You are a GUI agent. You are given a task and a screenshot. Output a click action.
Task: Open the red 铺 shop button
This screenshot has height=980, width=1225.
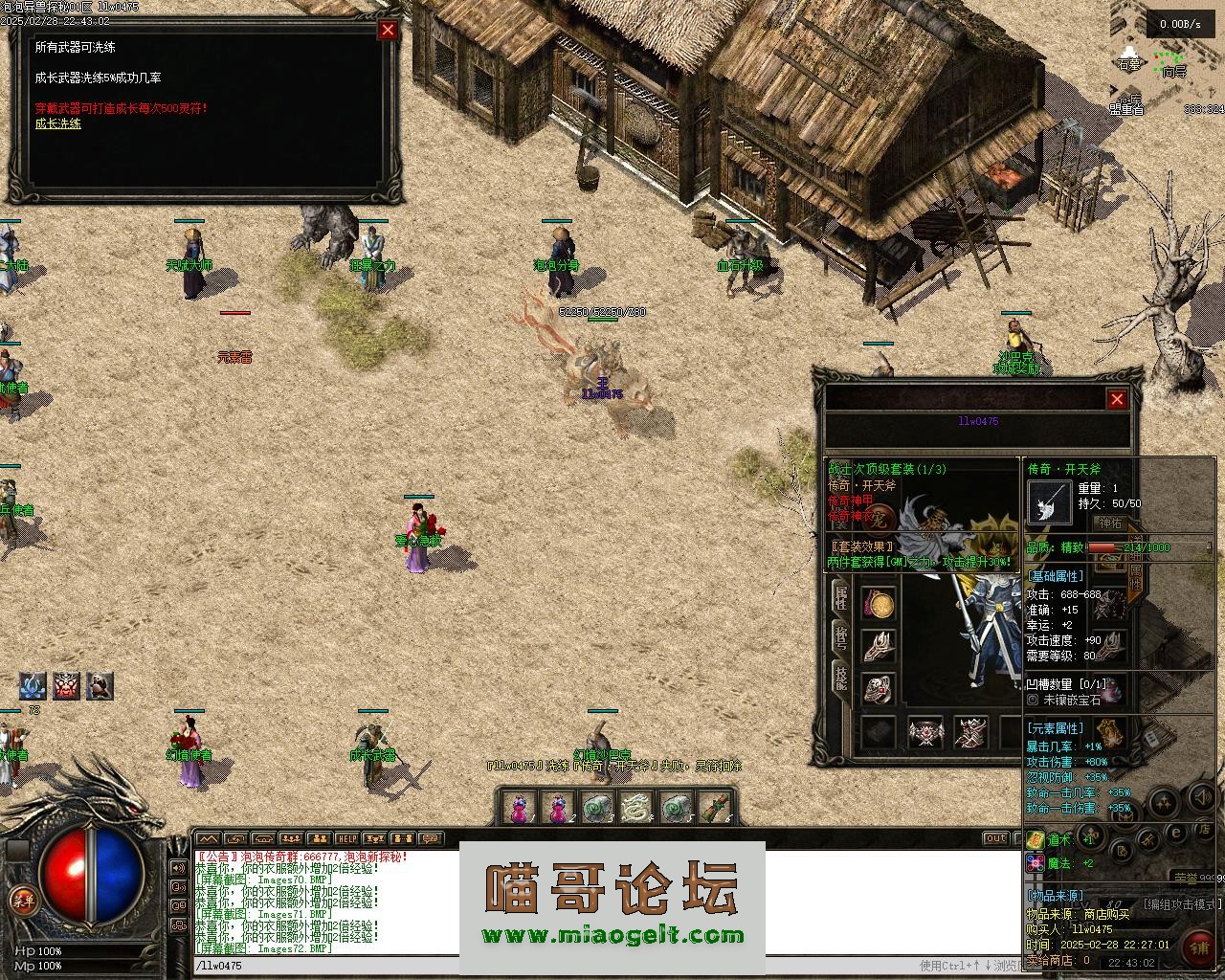pos(1198,946)
